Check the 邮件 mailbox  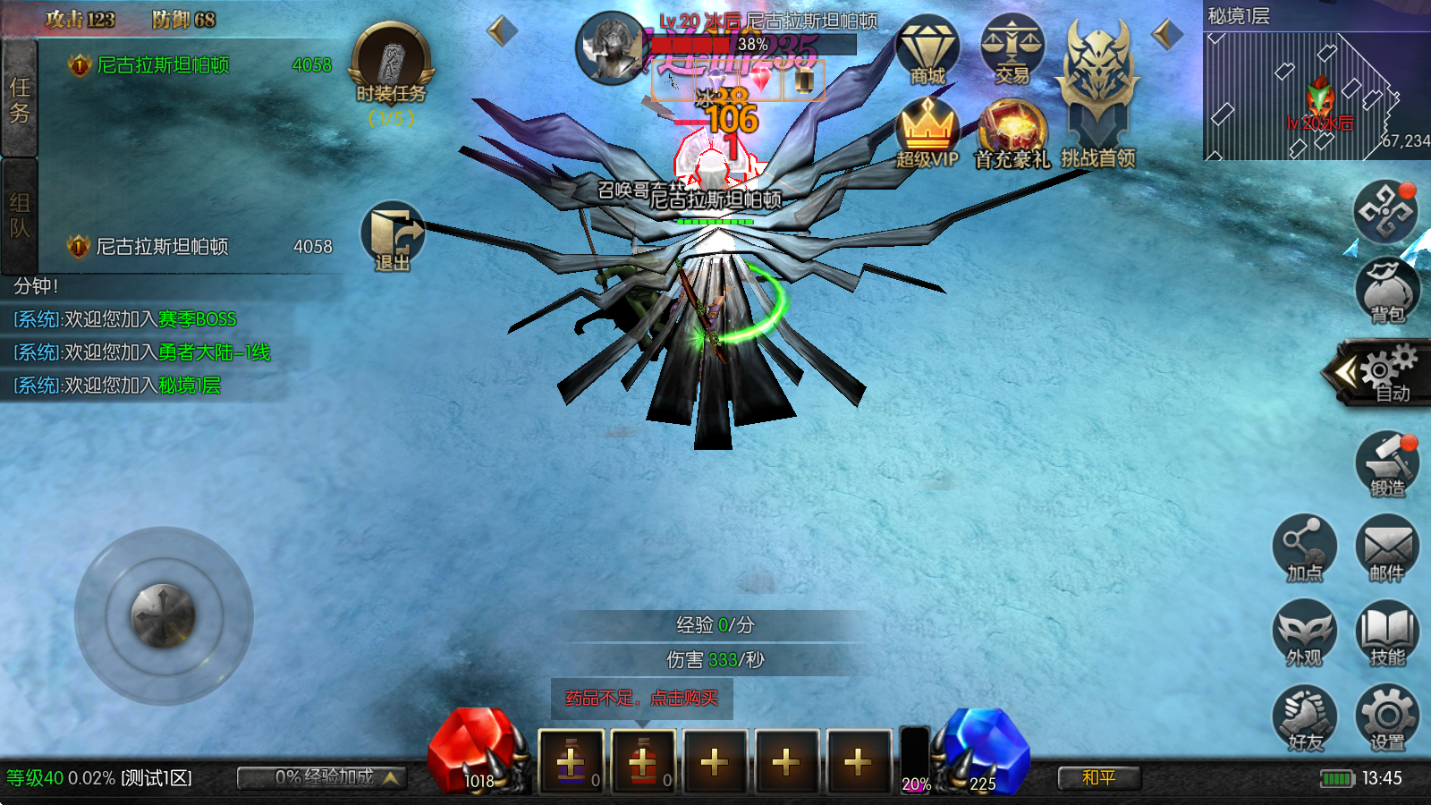[1387, 548]
